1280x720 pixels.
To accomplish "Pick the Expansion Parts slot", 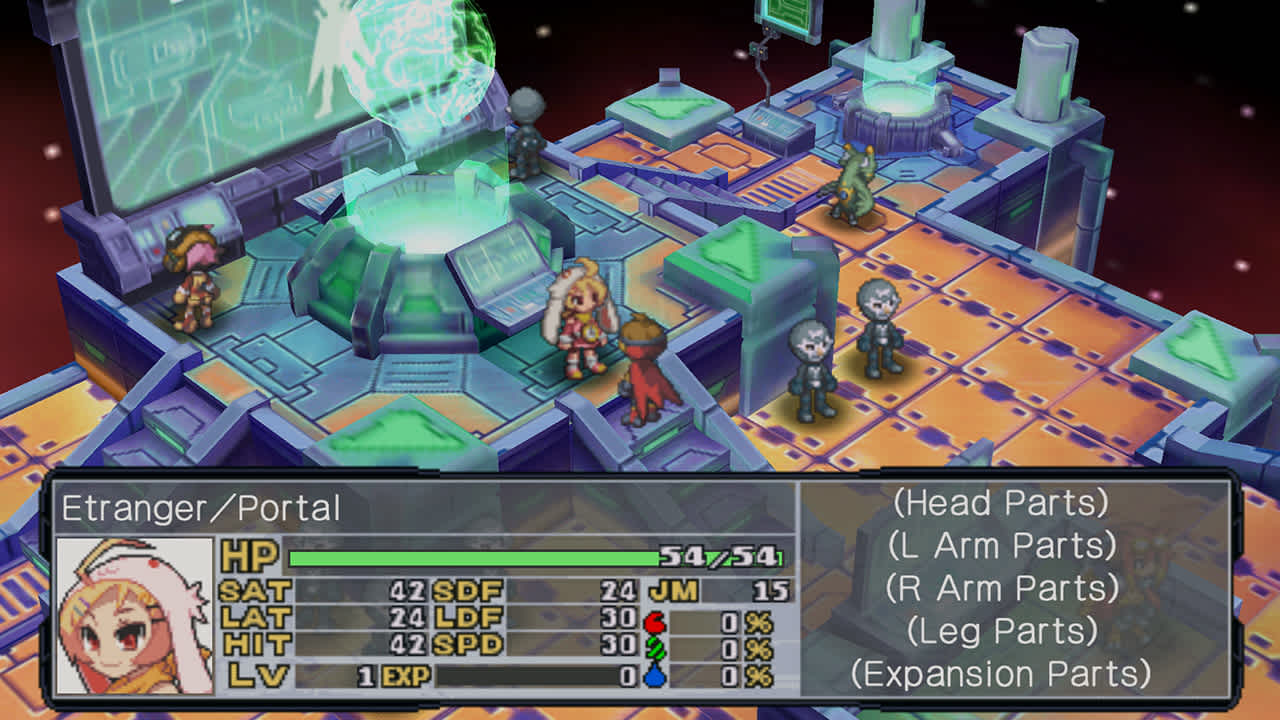I will coord(1001,674).
